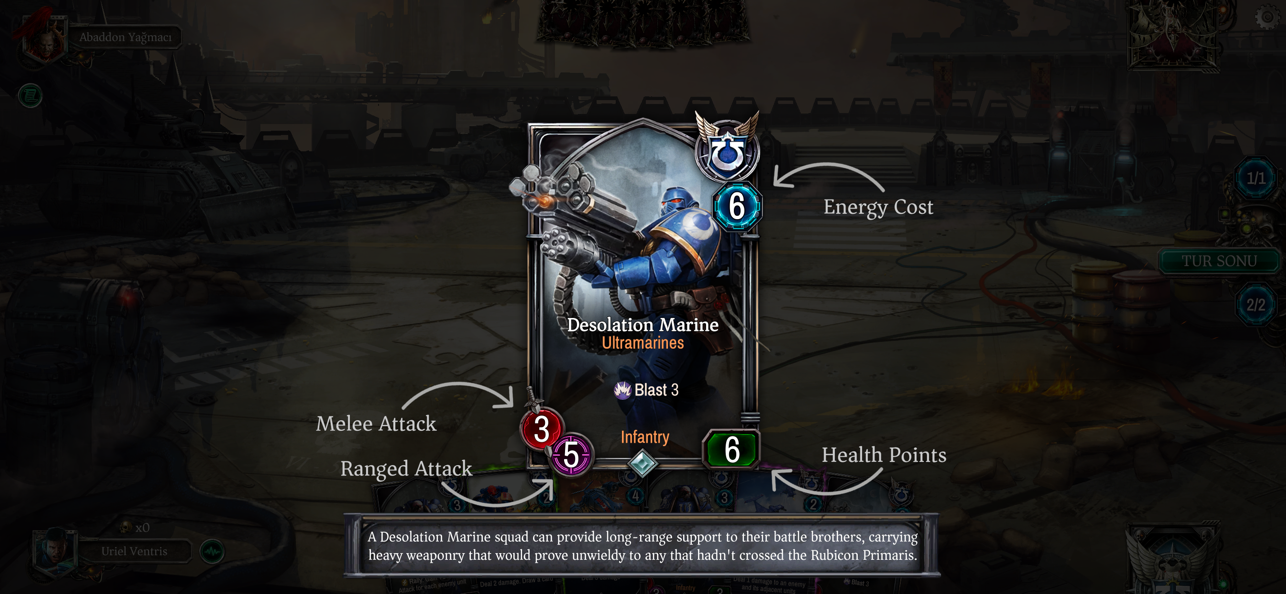1286x594 pixels.
Task: Select the Uriel Ventris warlord portrait
Action: (55, 551)
